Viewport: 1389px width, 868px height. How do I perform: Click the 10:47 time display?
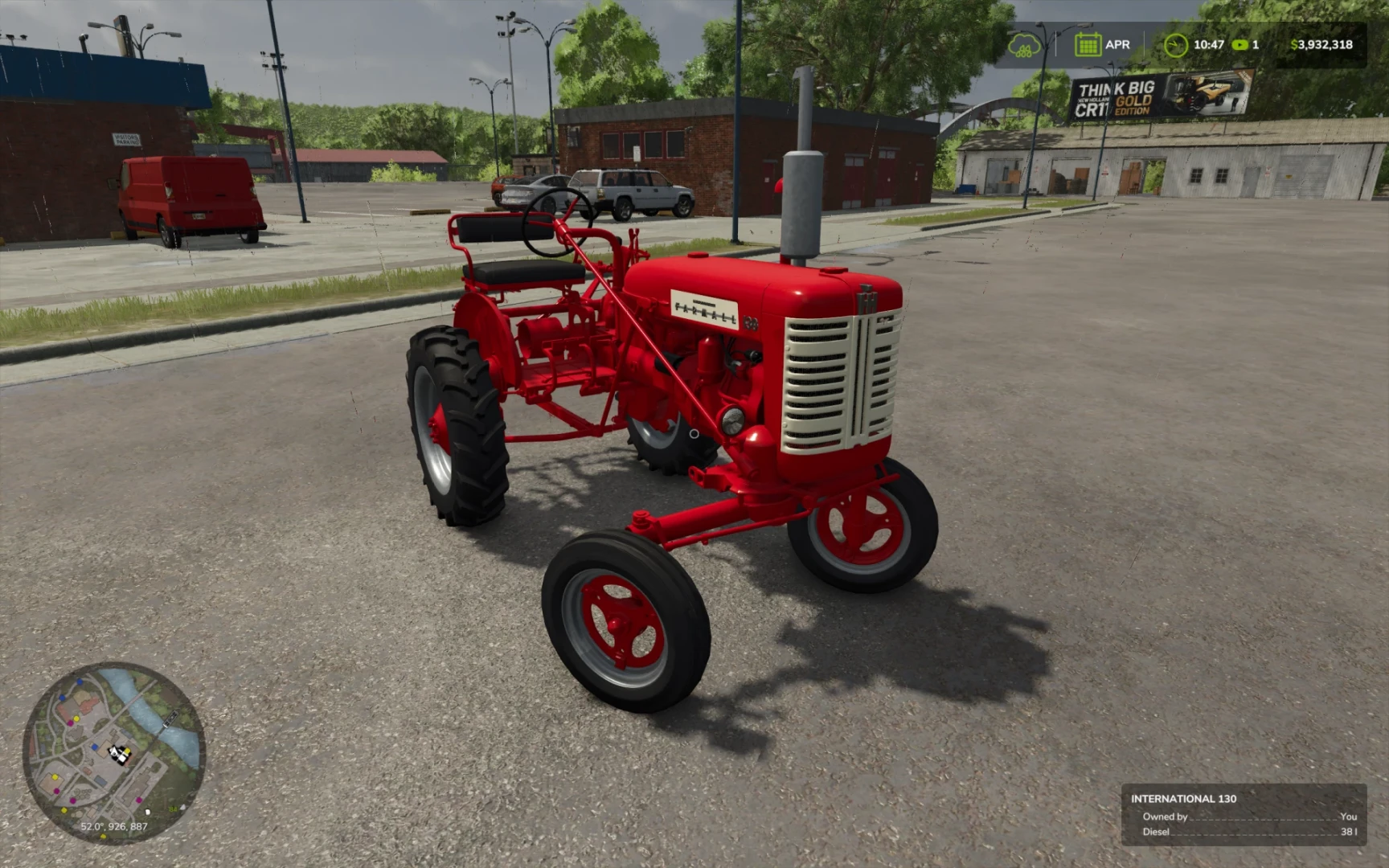click(x=1208, y=44)
